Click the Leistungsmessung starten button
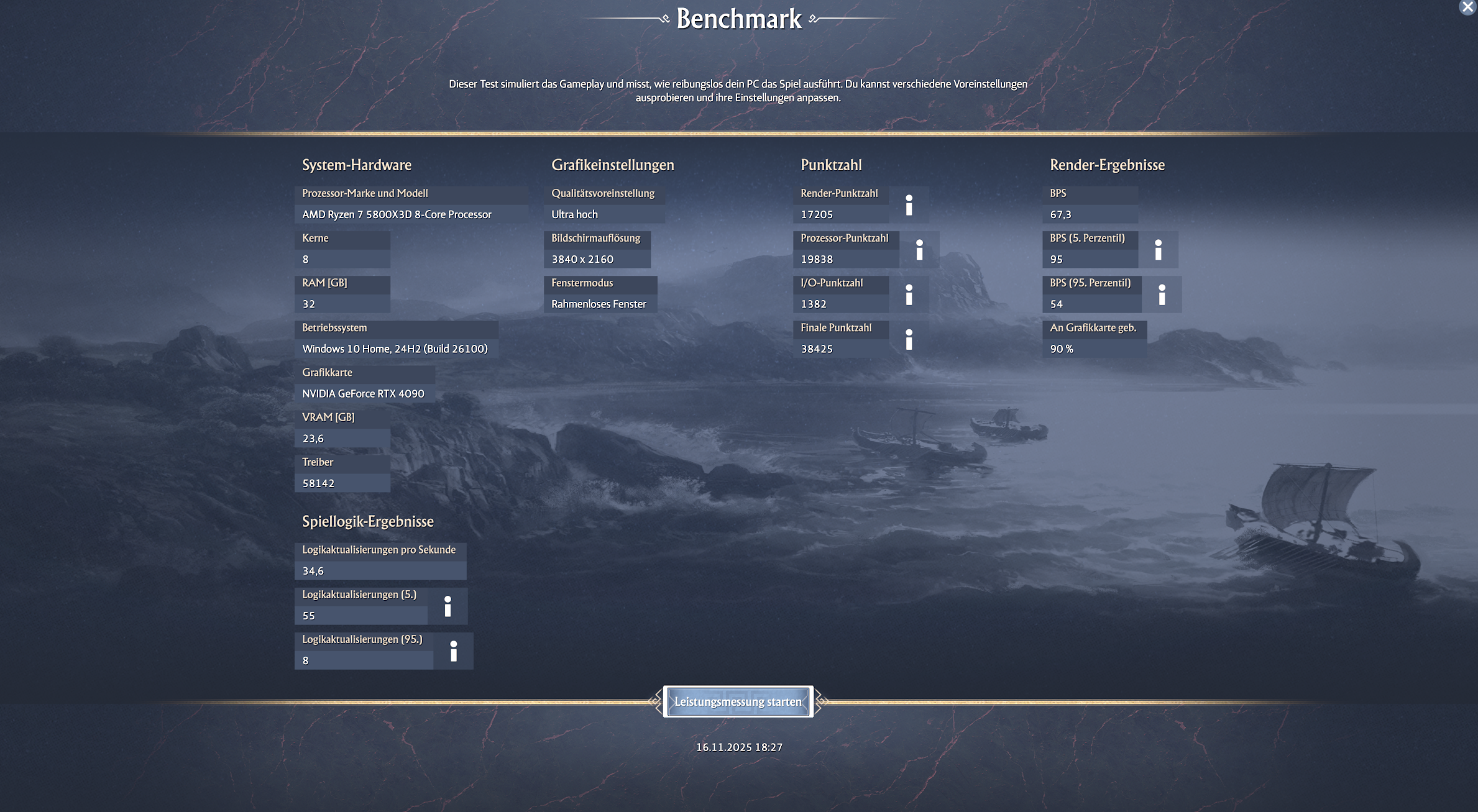Screen dimensions: 1478x812 [738, 701]
